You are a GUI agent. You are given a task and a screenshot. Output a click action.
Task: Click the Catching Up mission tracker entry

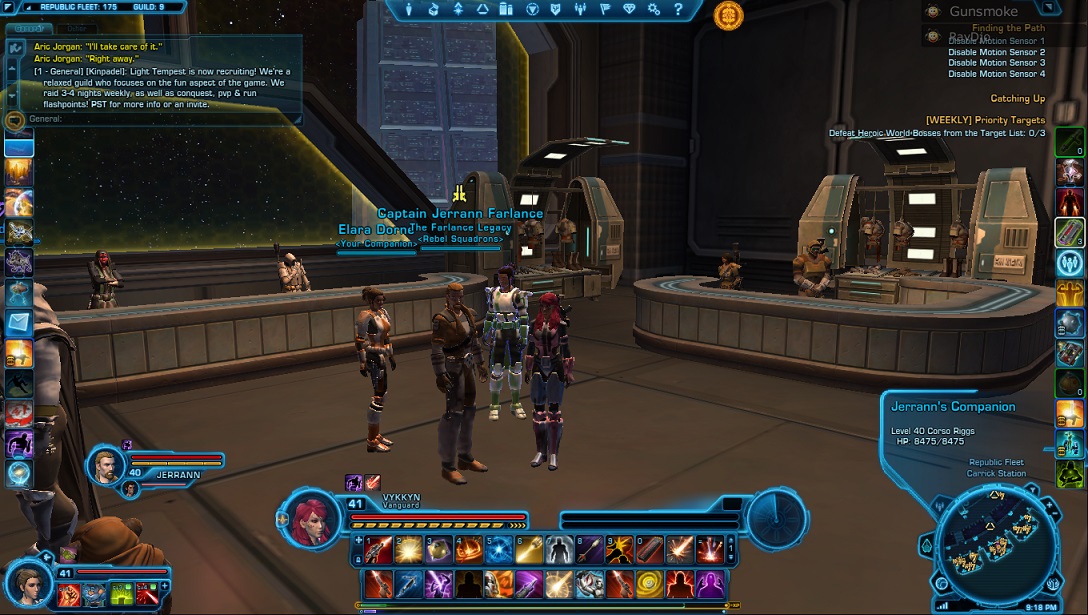coord(1017,99)
